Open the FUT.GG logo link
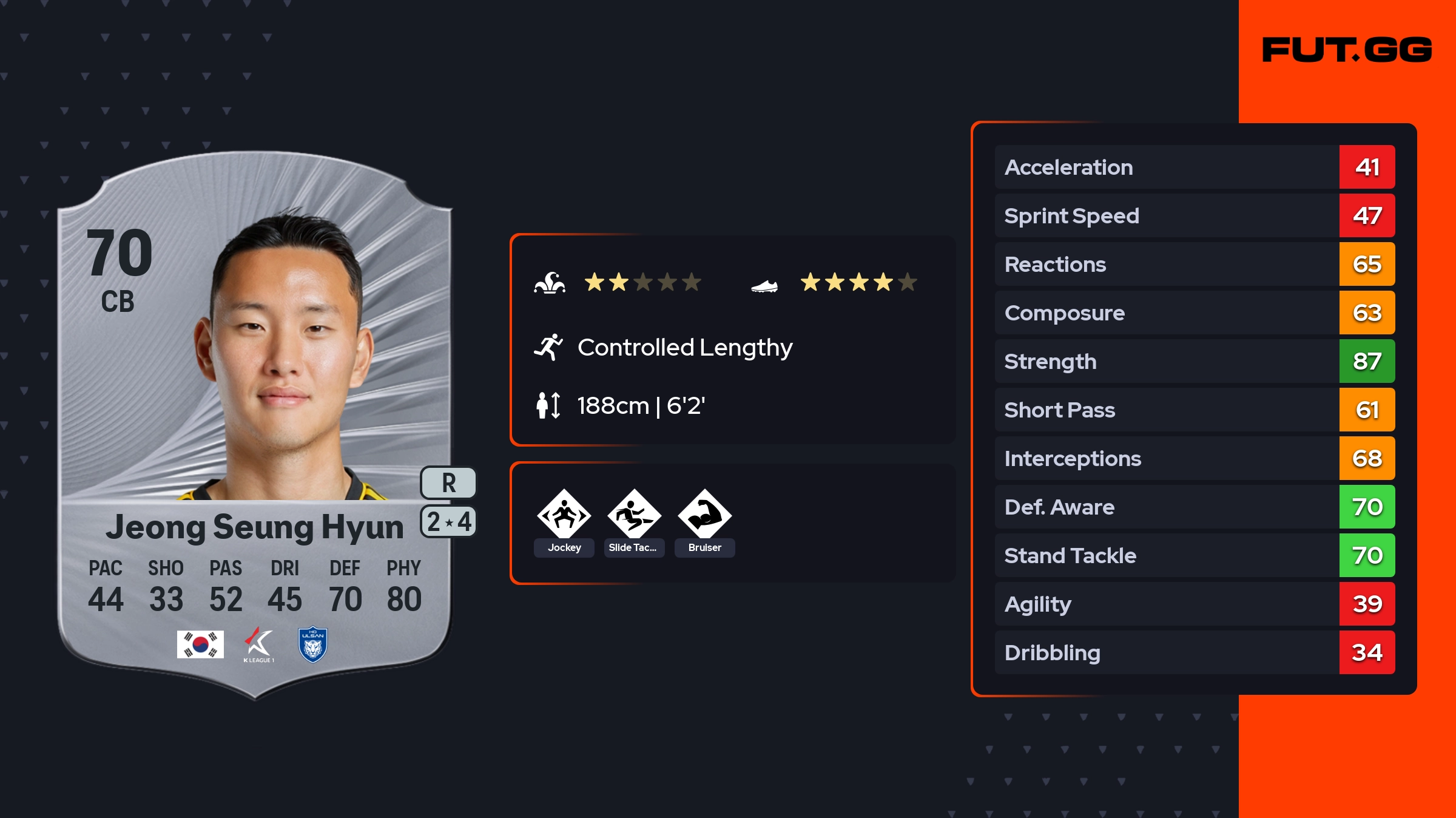1456x818 pixels. 1347,50
